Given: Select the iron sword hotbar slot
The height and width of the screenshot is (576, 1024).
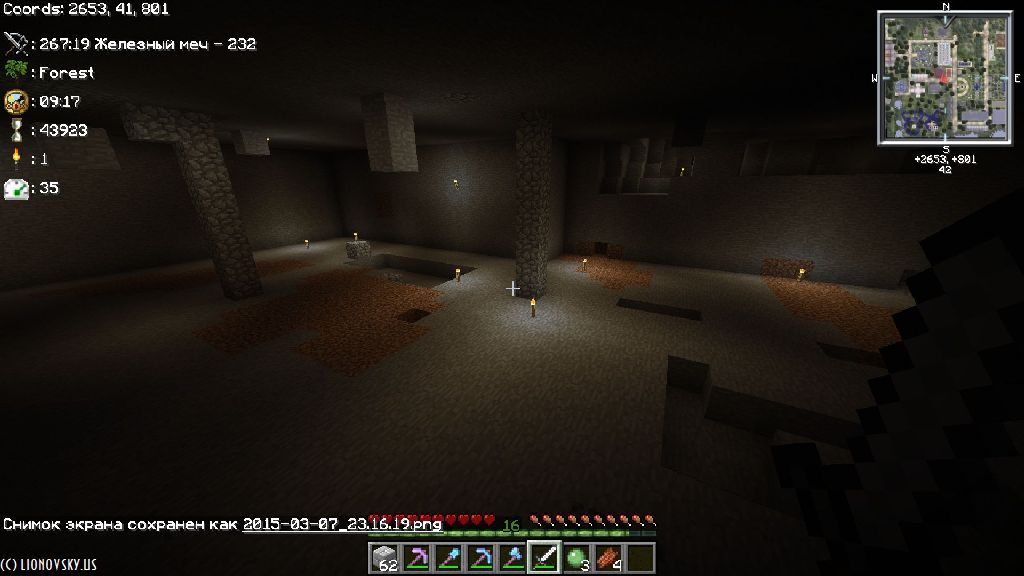Looking at the screenshot, I should click(x=544, y=558).
